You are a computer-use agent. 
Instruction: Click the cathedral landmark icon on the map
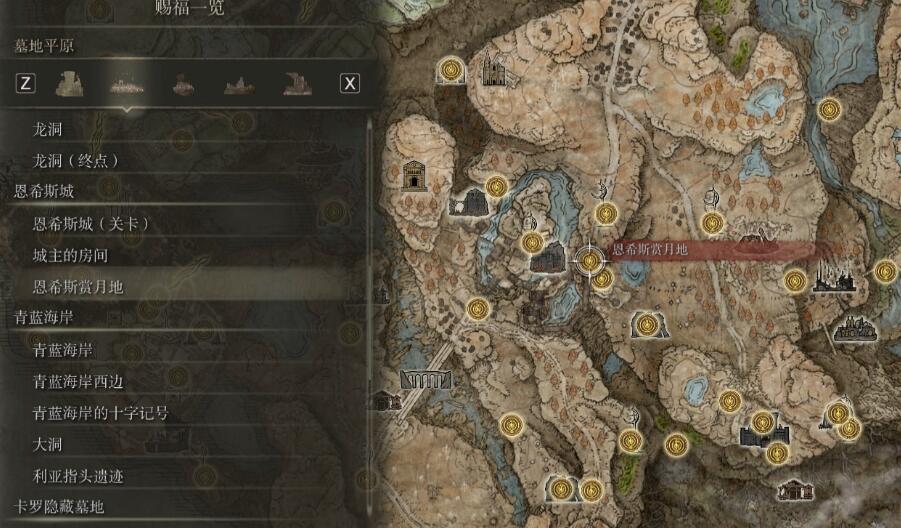[494, 70]
